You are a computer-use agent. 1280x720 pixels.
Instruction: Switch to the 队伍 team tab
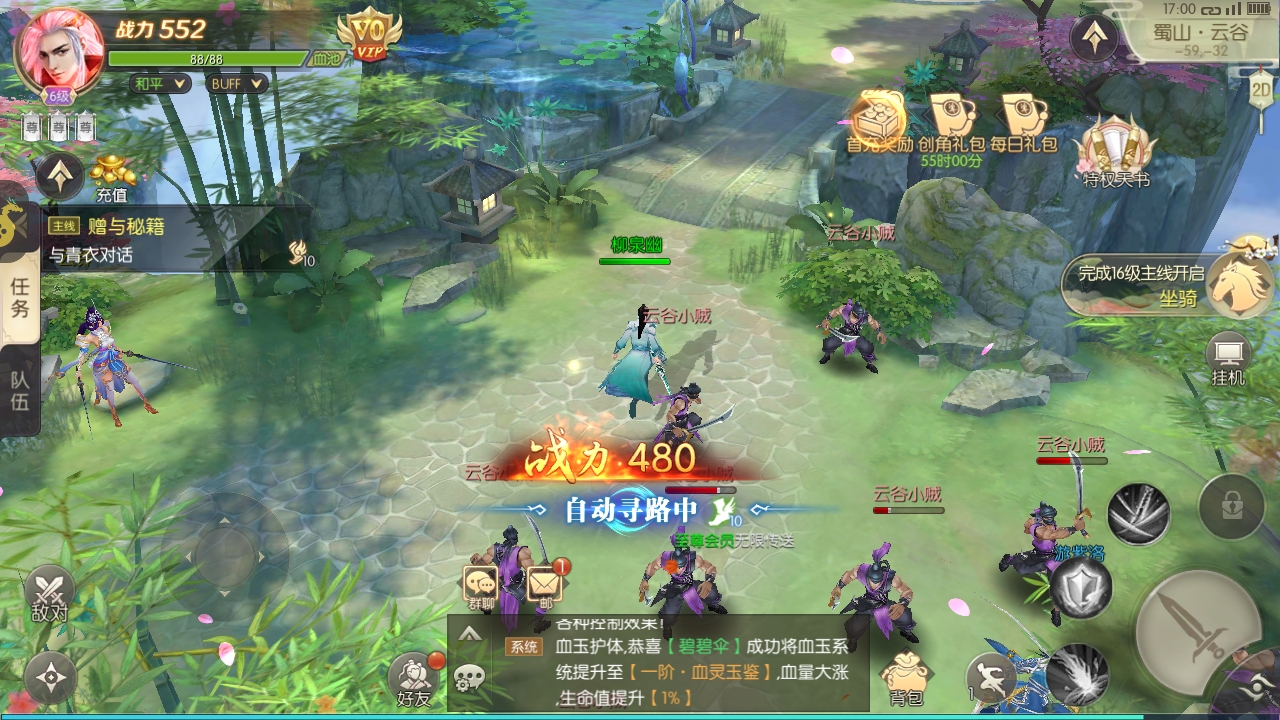[20, 391]
